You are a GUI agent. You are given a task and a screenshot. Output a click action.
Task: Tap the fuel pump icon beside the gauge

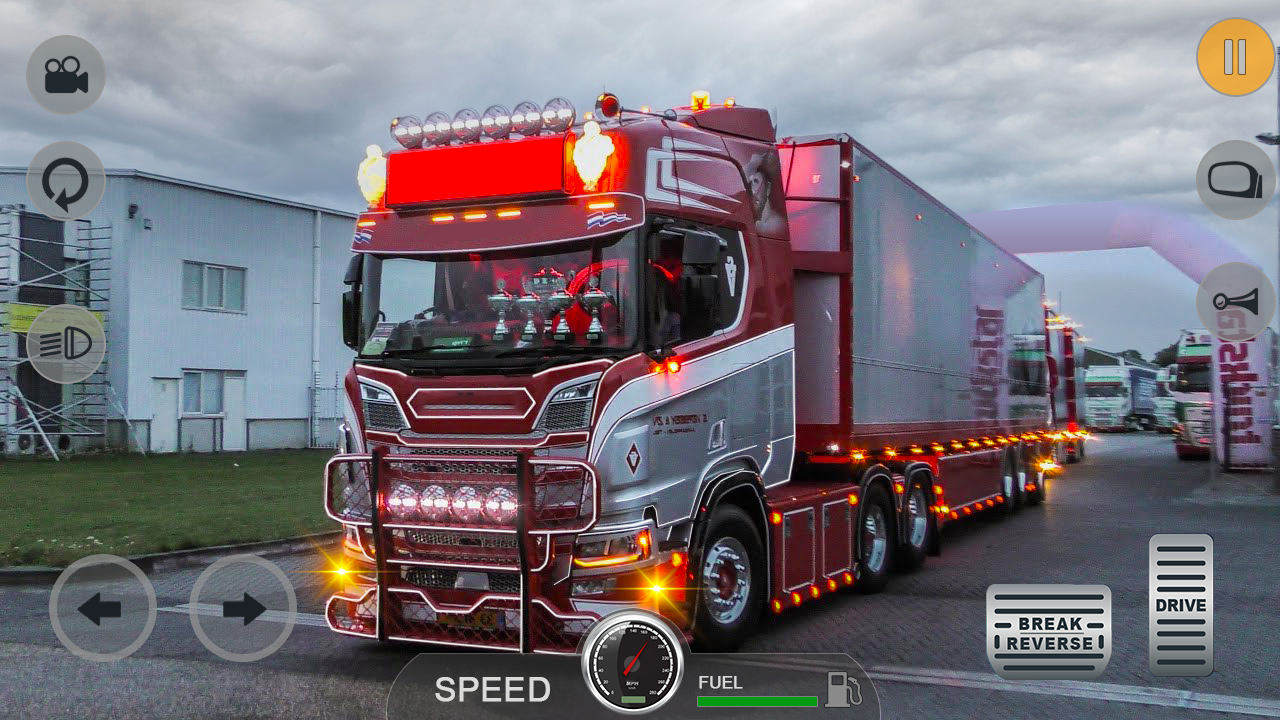pos(841,688)
